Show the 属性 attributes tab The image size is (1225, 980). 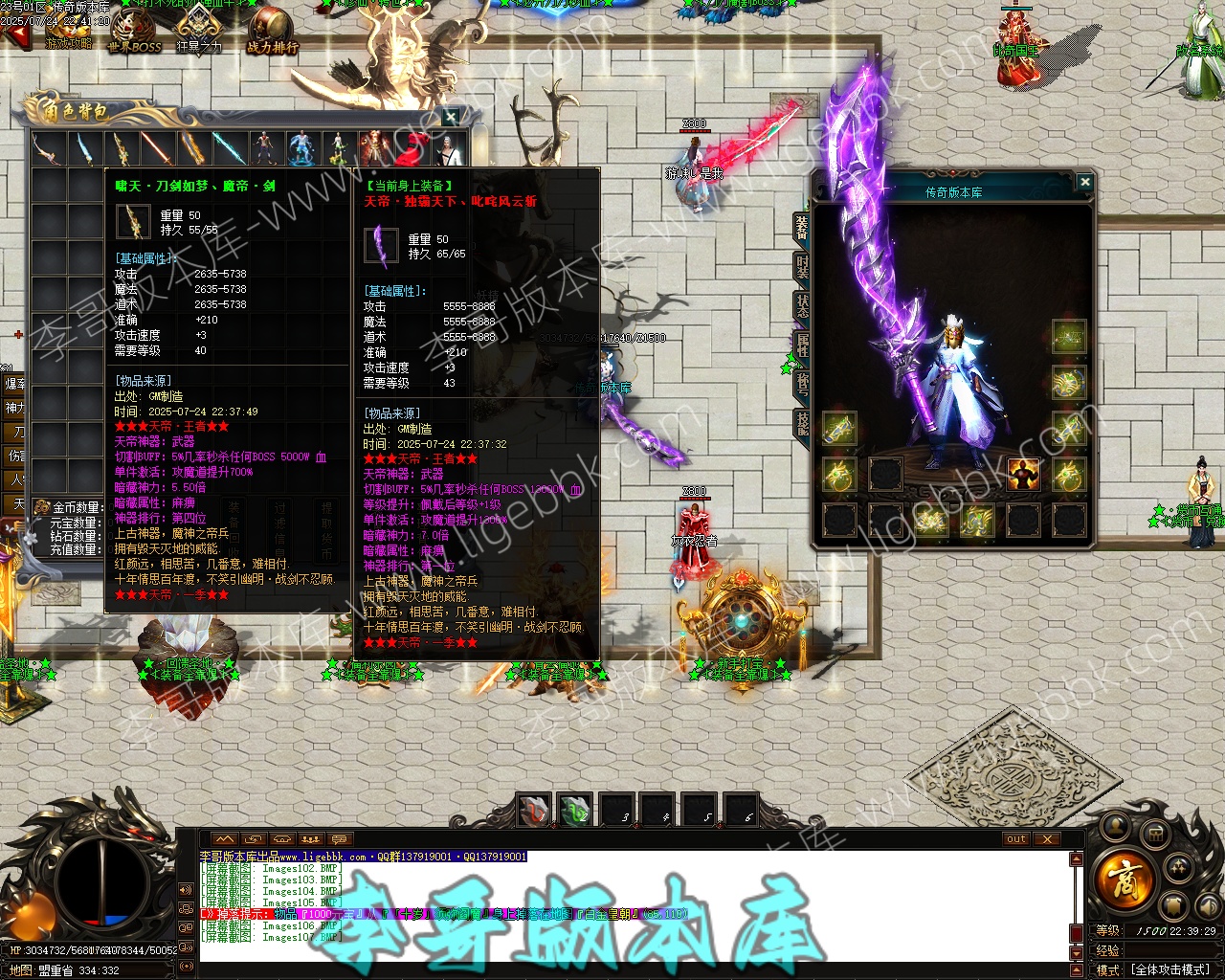click(802, 345)
